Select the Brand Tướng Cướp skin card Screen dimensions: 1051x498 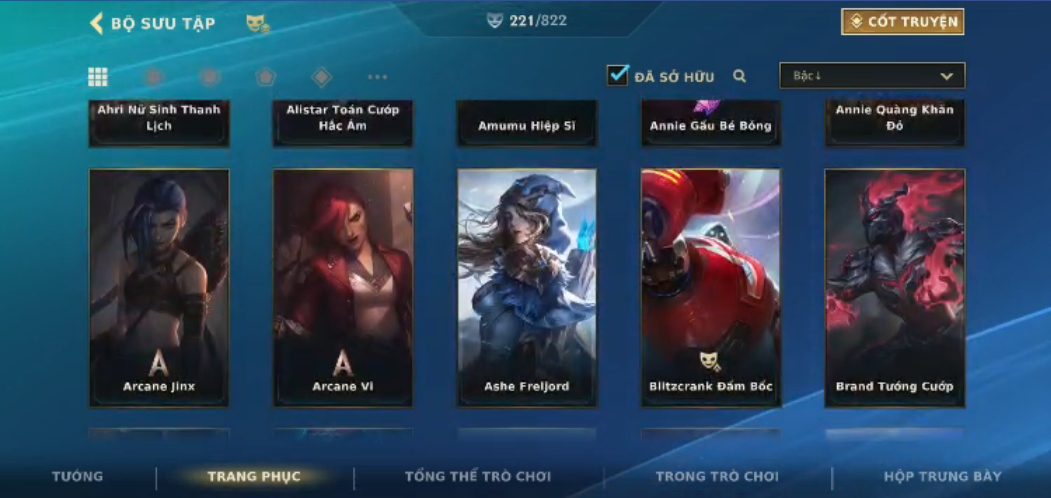pyautogui.click(x=895, y=287)
